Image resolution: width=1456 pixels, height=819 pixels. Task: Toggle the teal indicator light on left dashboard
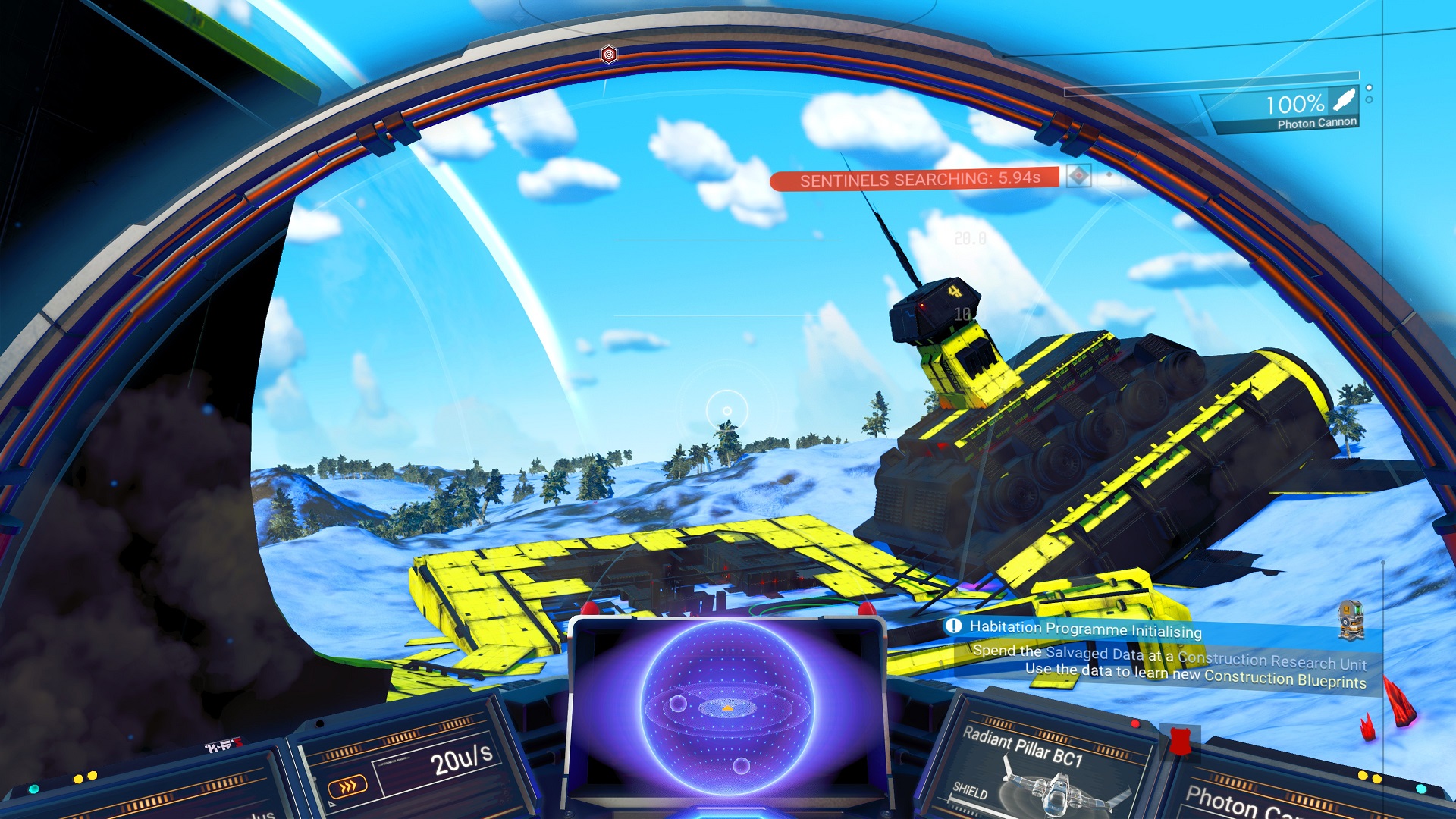[33, 789]
